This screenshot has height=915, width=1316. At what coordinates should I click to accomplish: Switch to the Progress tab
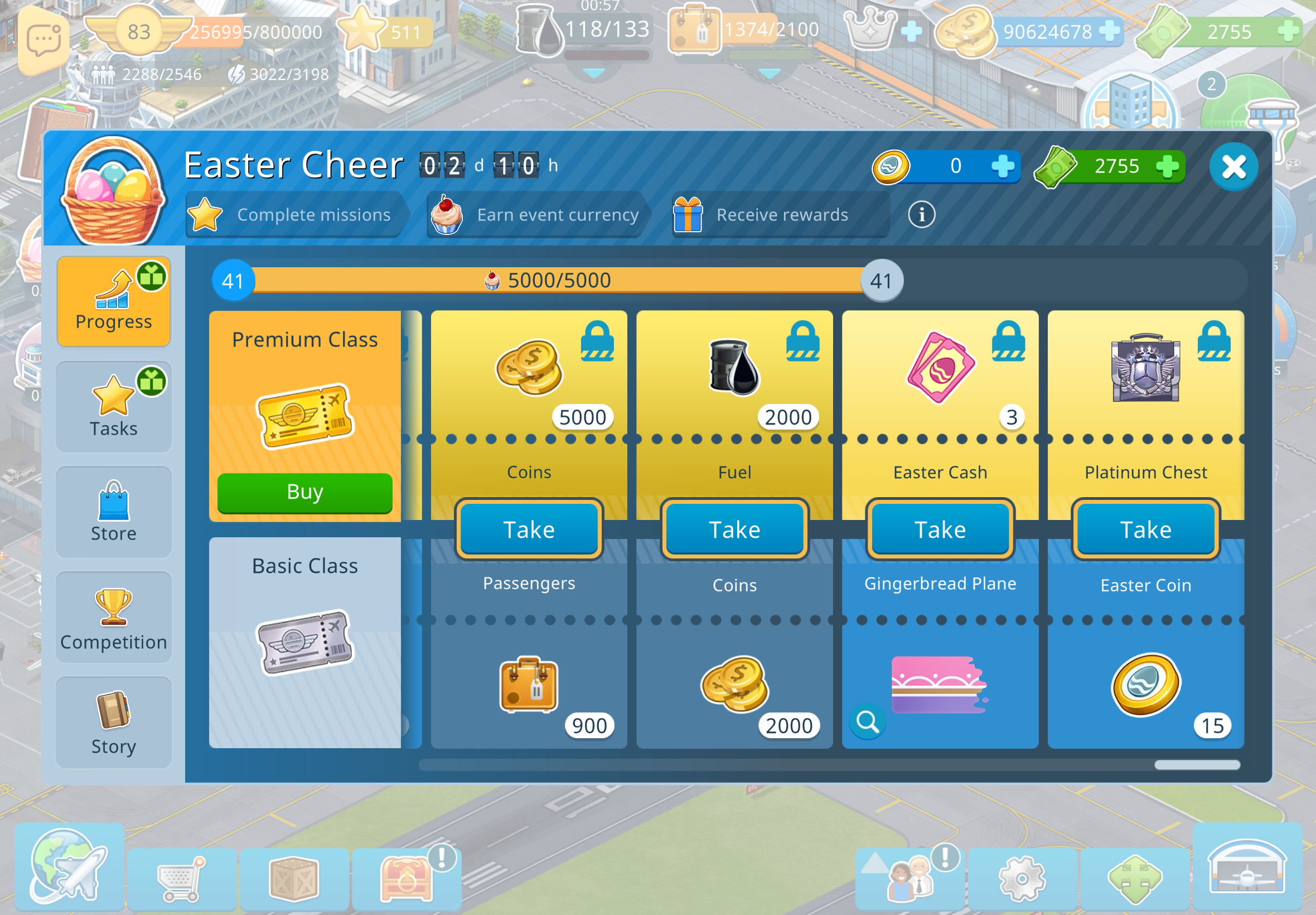click(113, 301)
